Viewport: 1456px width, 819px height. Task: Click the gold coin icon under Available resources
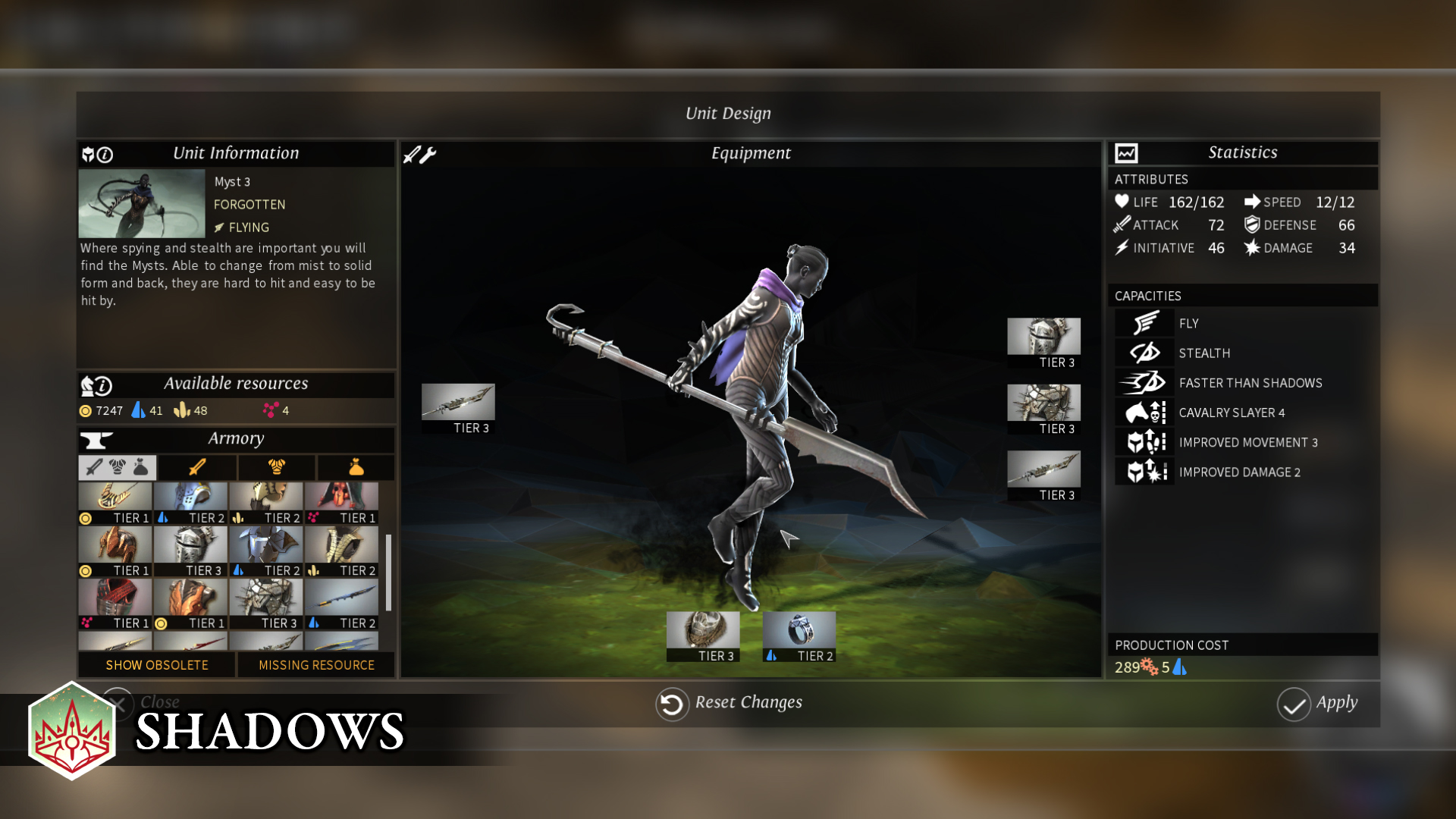click(86, 410)
